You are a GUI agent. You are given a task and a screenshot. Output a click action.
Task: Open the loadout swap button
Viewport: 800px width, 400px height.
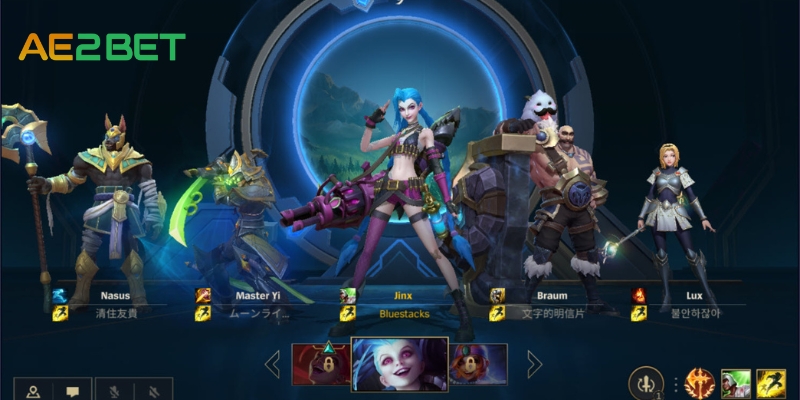pos(645,385)
